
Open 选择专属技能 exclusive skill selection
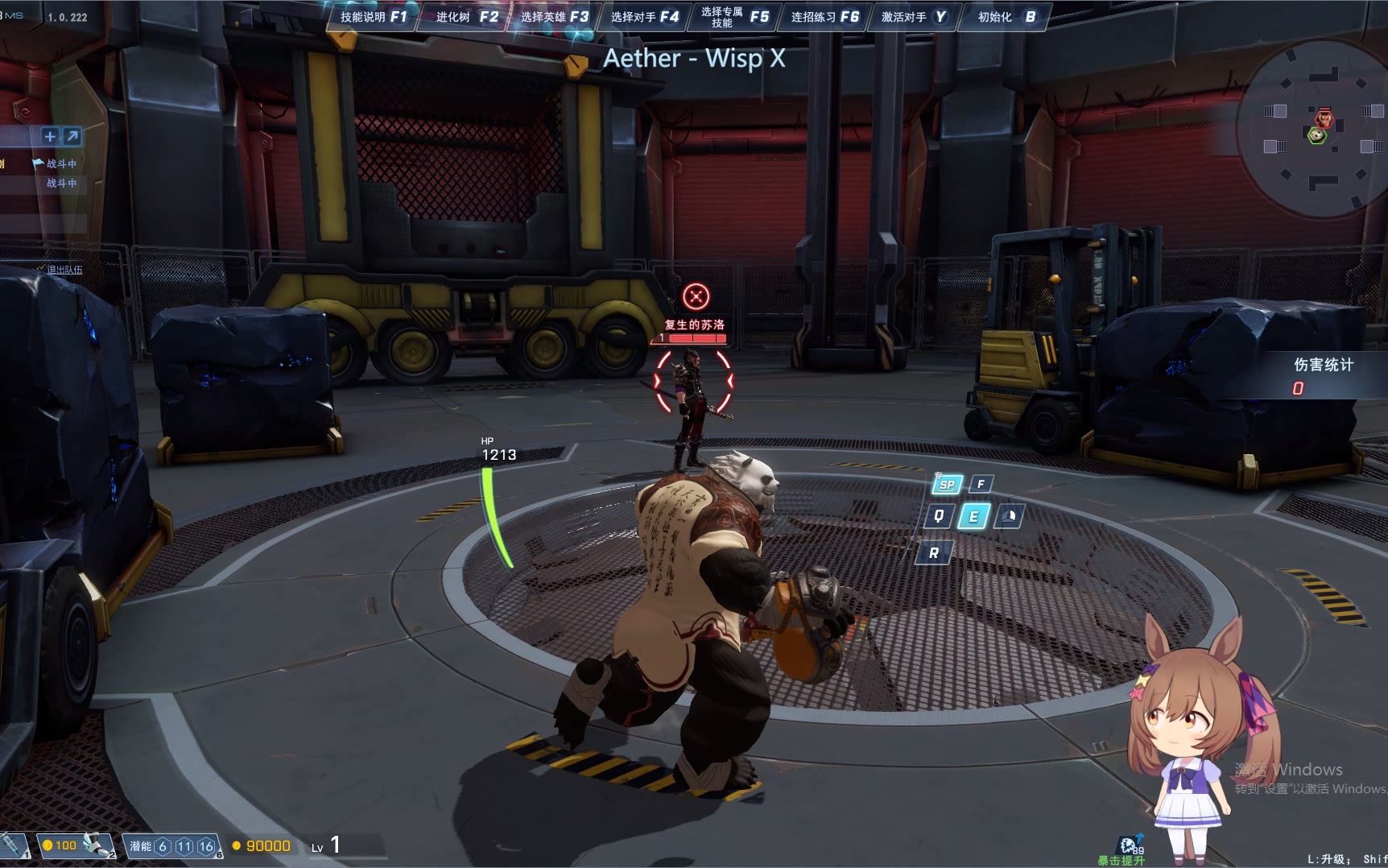[733, 17]
